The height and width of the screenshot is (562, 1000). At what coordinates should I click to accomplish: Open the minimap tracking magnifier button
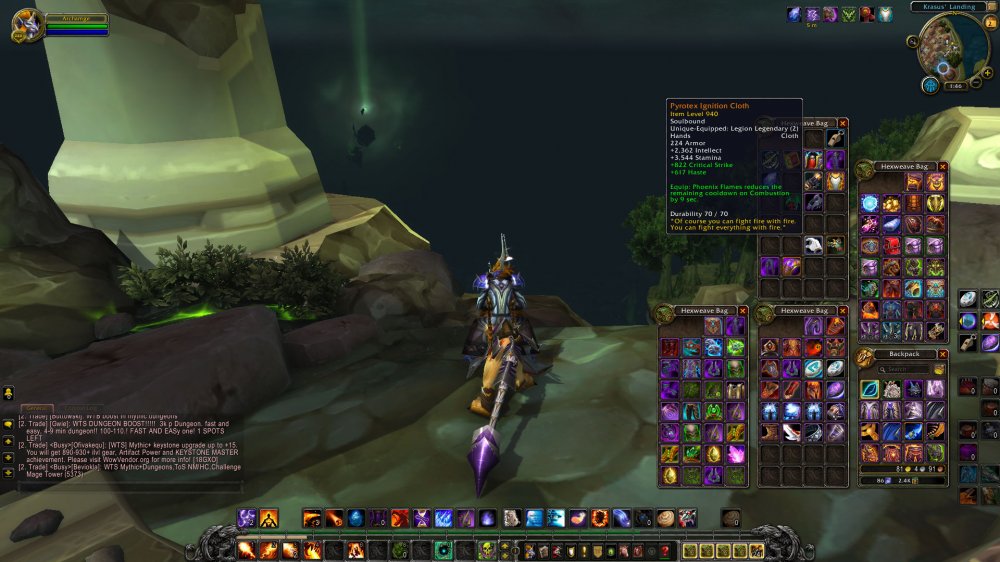tap(913, 43)
